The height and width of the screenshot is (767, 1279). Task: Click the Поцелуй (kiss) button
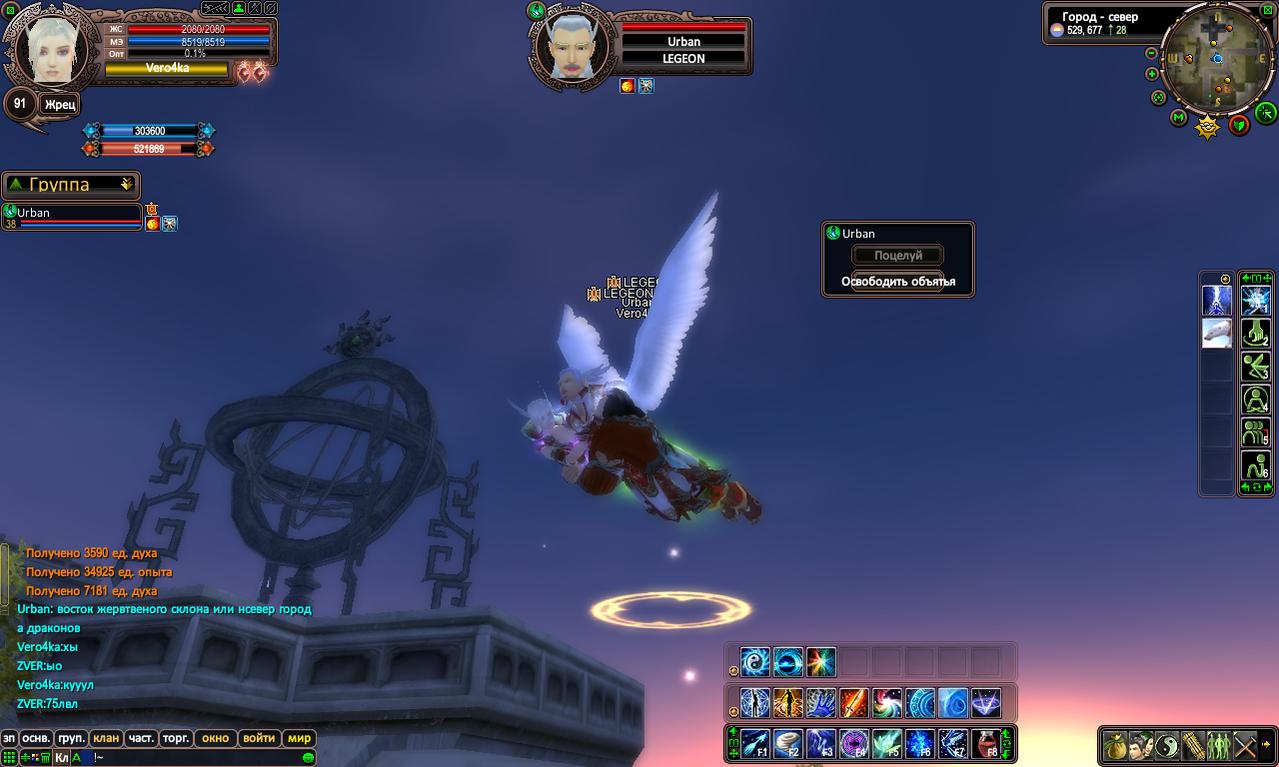click(x=897, y=256)
